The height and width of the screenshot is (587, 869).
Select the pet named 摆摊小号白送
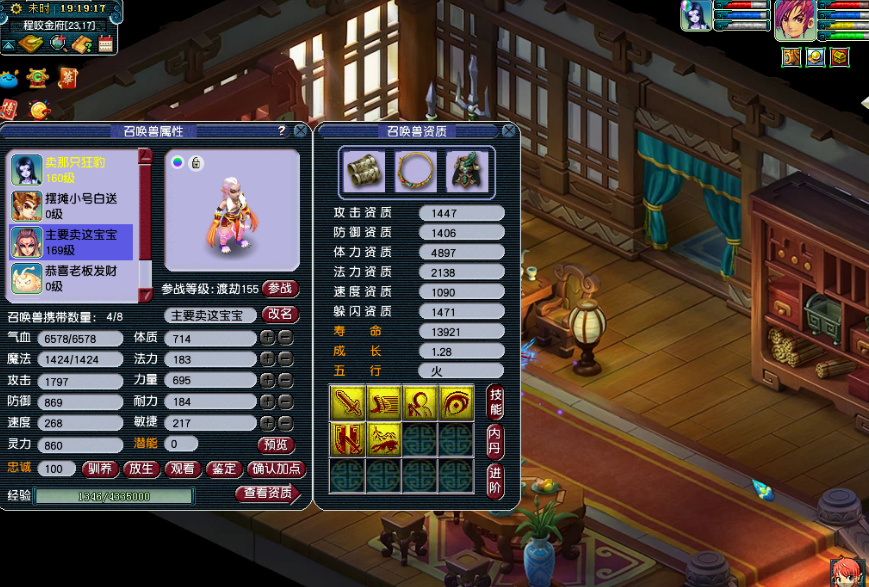pyautogui.click(x=72, y=206)
